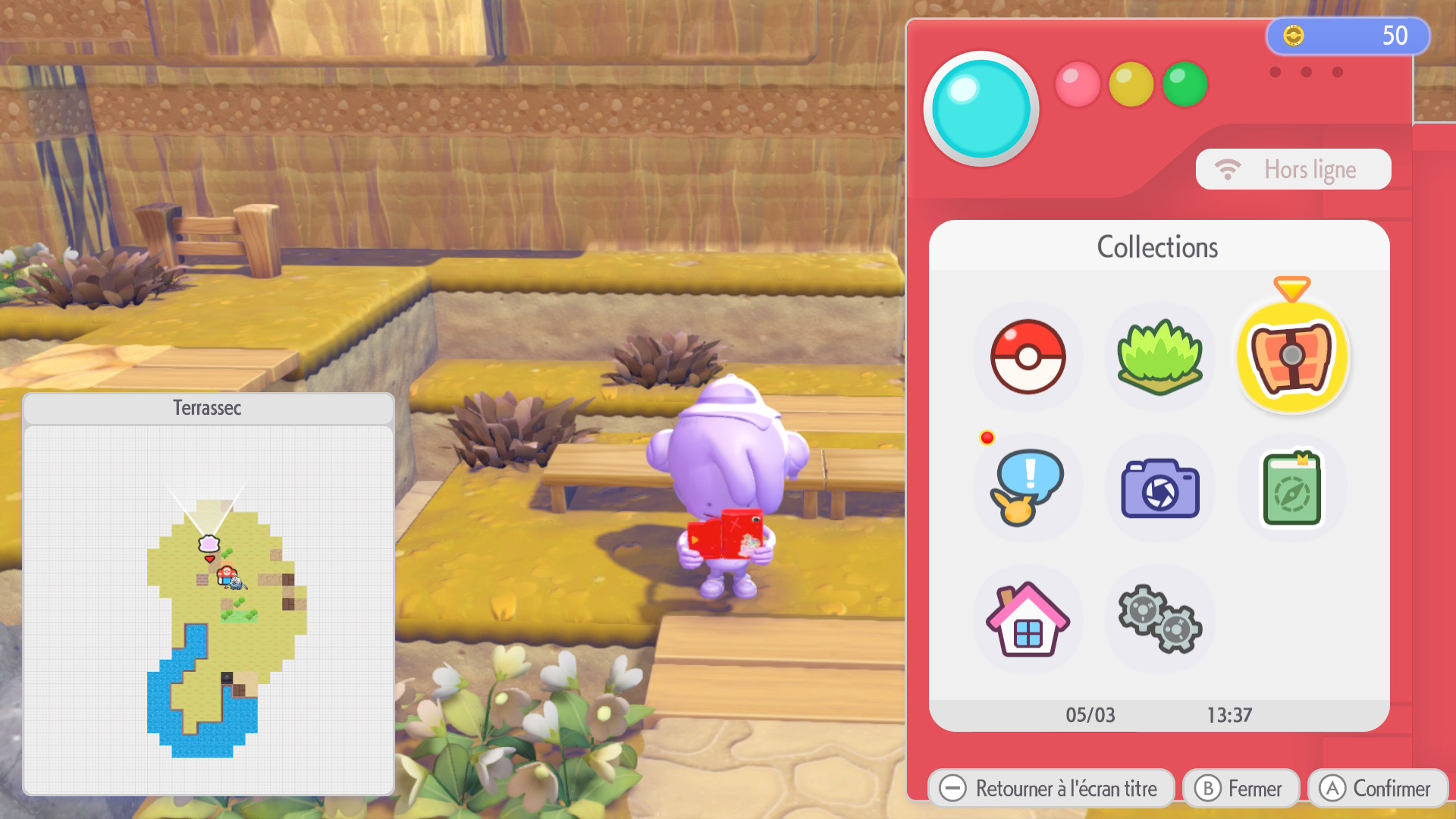1456x819 pixels.
Task: Click the Hors ligne connection status button
Action: (1293, 169)
